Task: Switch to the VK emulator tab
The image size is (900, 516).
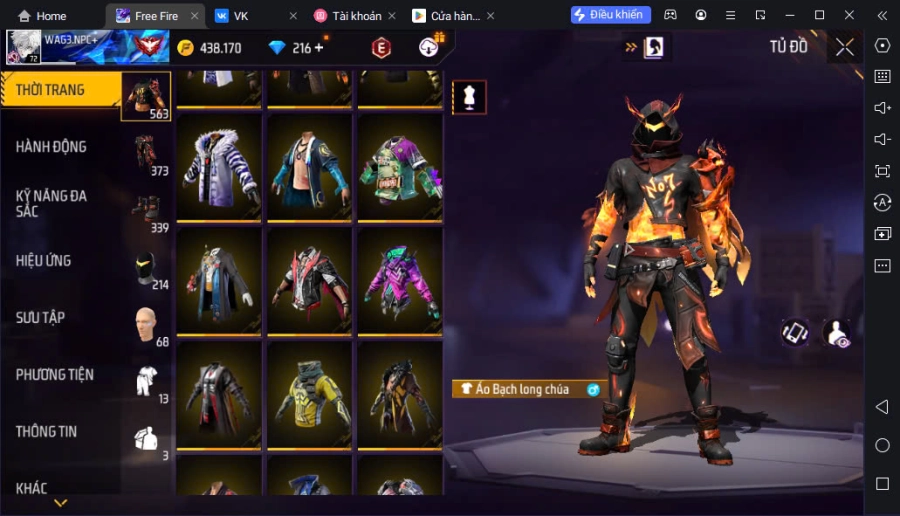Action: tap(250, 15)
